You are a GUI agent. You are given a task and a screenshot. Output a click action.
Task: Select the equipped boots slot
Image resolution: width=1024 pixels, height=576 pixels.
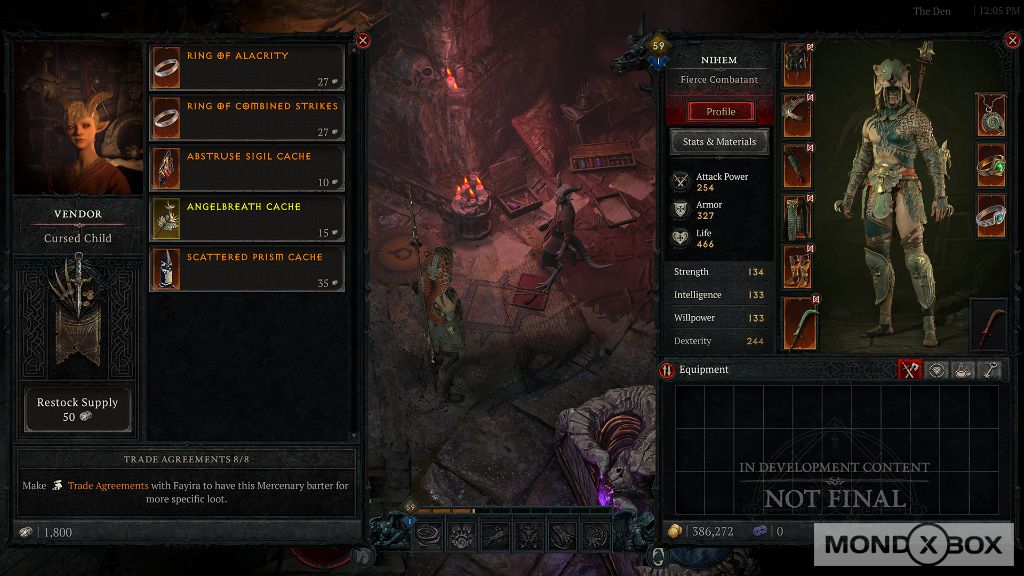pyautogui.click(x=797, y=267)
